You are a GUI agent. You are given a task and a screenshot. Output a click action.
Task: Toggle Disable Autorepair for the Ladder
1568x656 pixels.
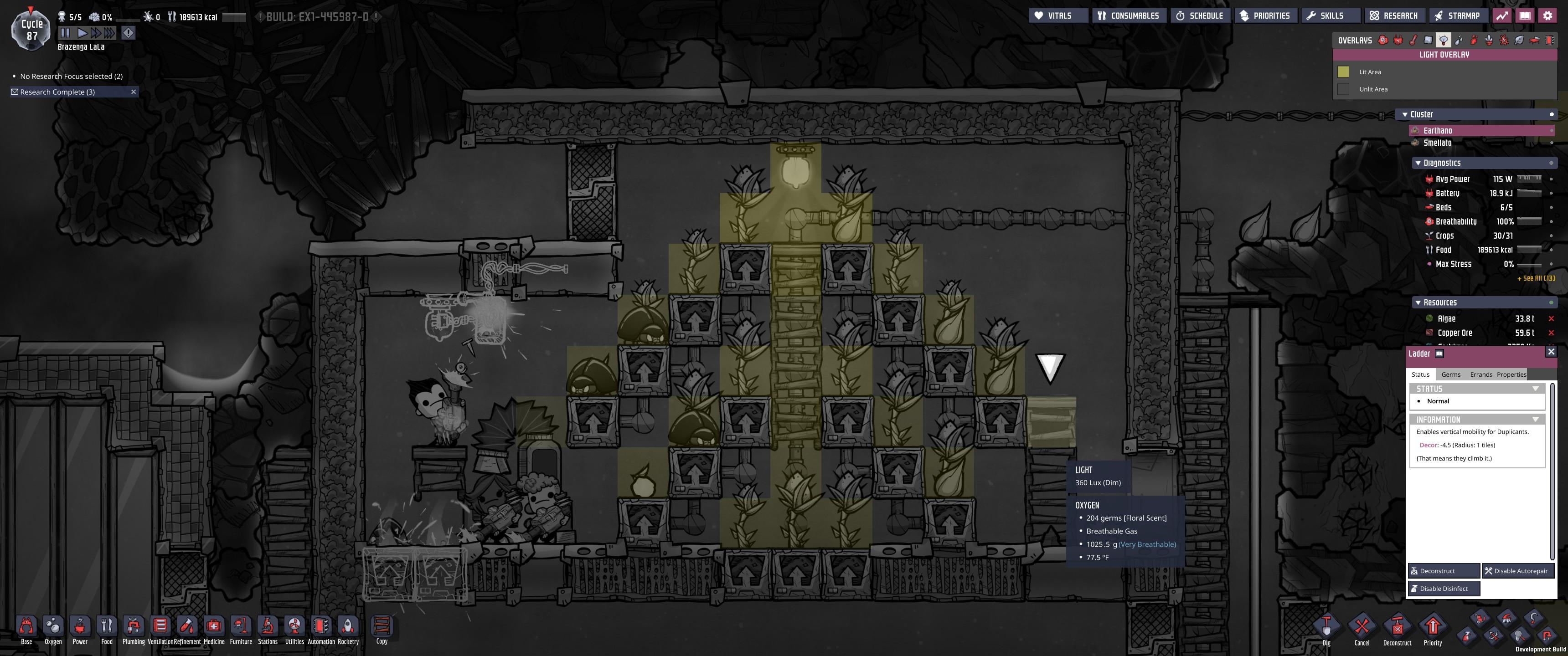coord(1517,571)
